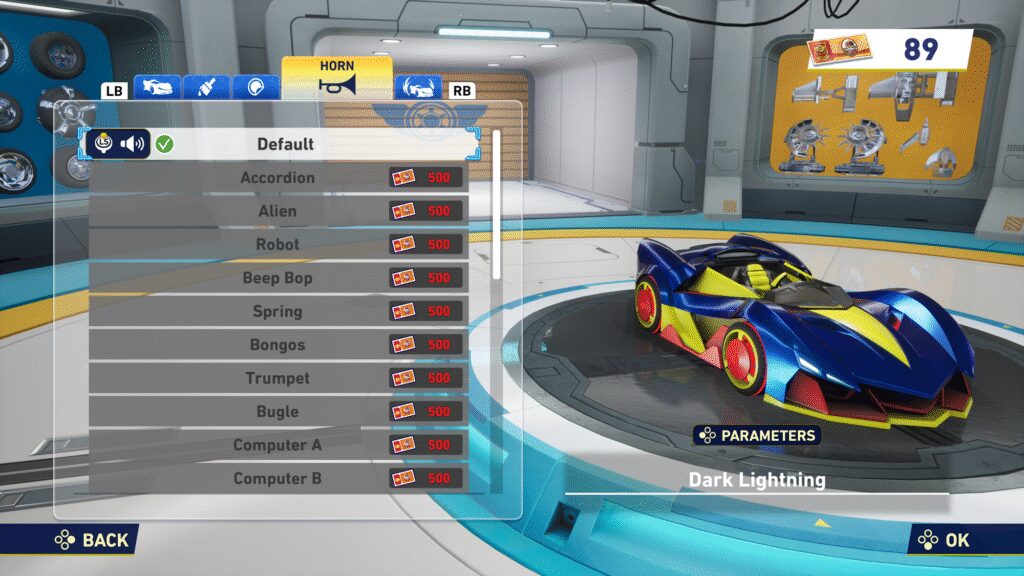Image resolution: width=1024 pixels, height=576 pixels.
Task: Open the car PARAMETERS panel
Action: click(757, 435)
